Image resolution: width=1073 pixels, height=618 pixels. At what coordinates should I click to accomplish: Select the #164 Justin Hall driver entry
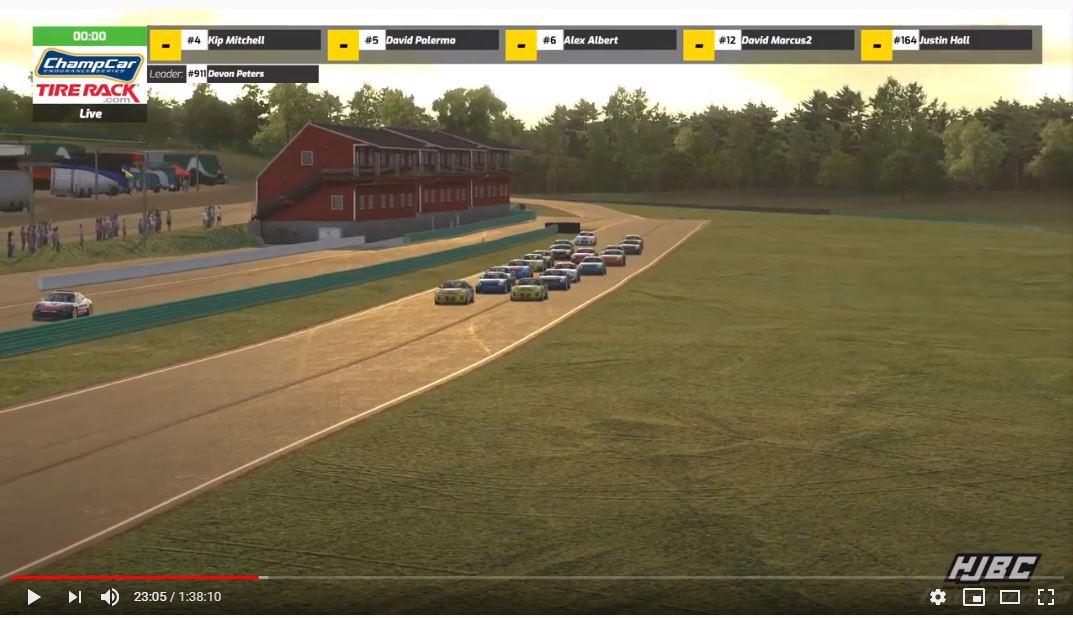click(x=961, y=41)
